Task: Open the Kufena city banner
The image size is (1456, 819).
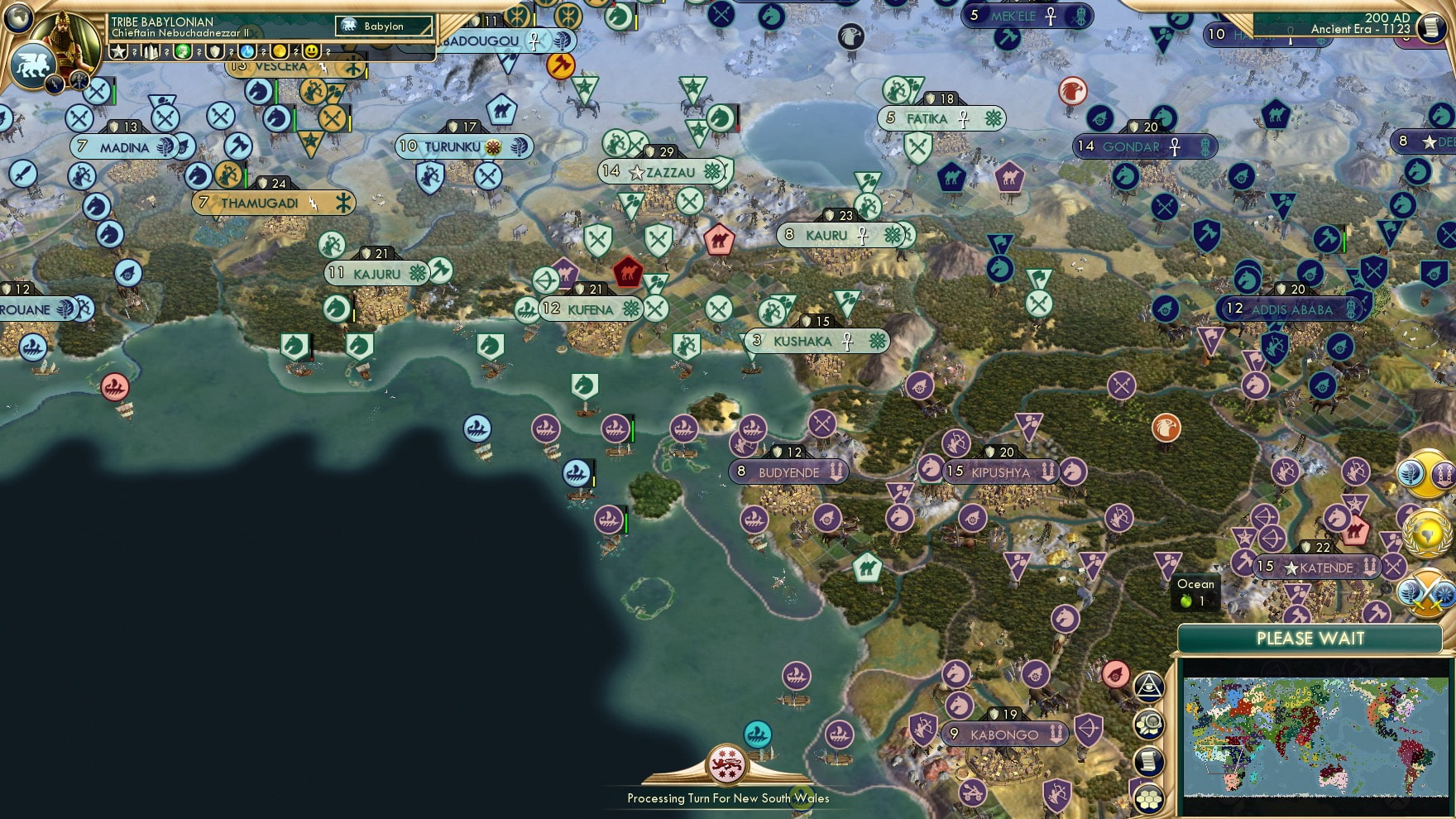Action: click(589, 308)
